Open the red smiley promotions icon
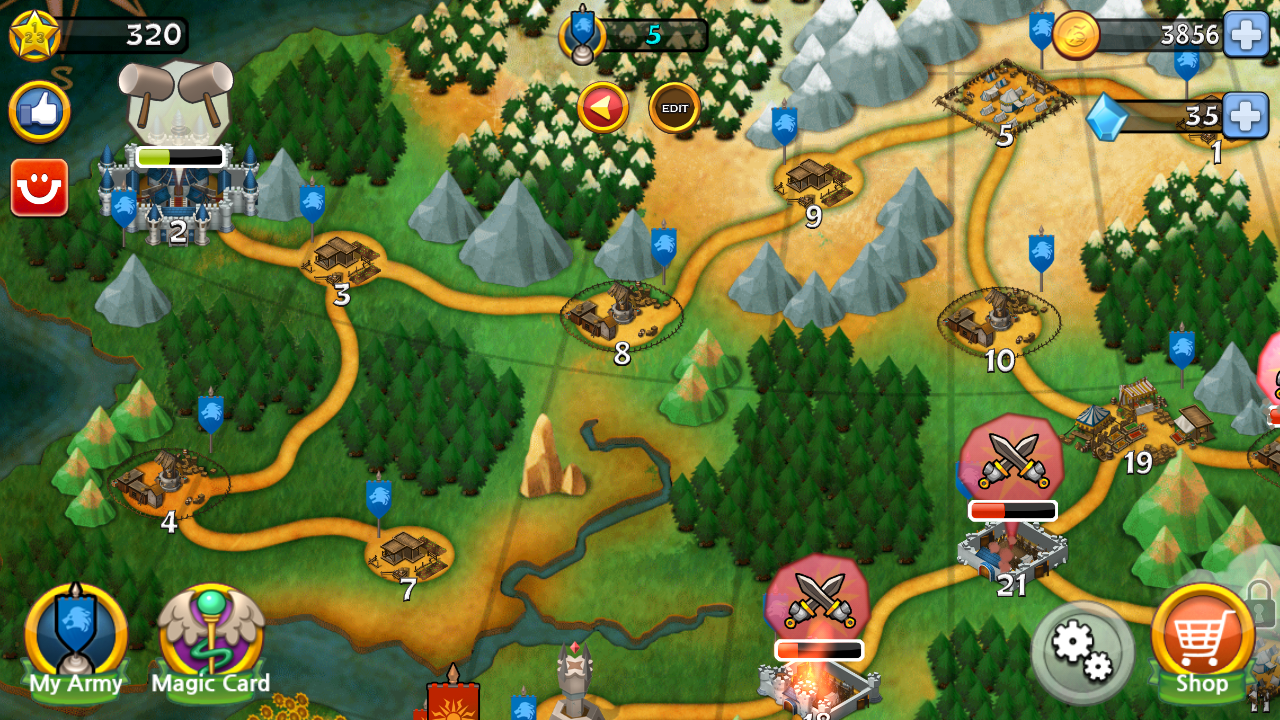 click(x=38, y=184)
